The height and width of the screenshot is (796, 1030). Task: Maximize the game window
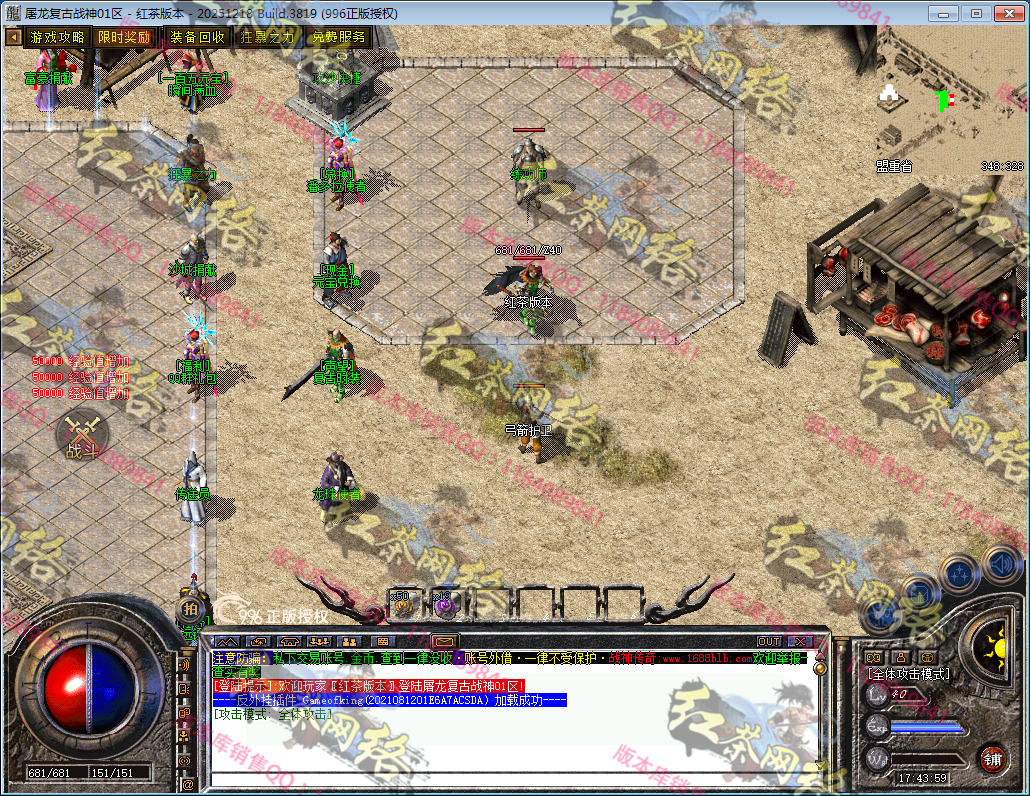[977, 13]
